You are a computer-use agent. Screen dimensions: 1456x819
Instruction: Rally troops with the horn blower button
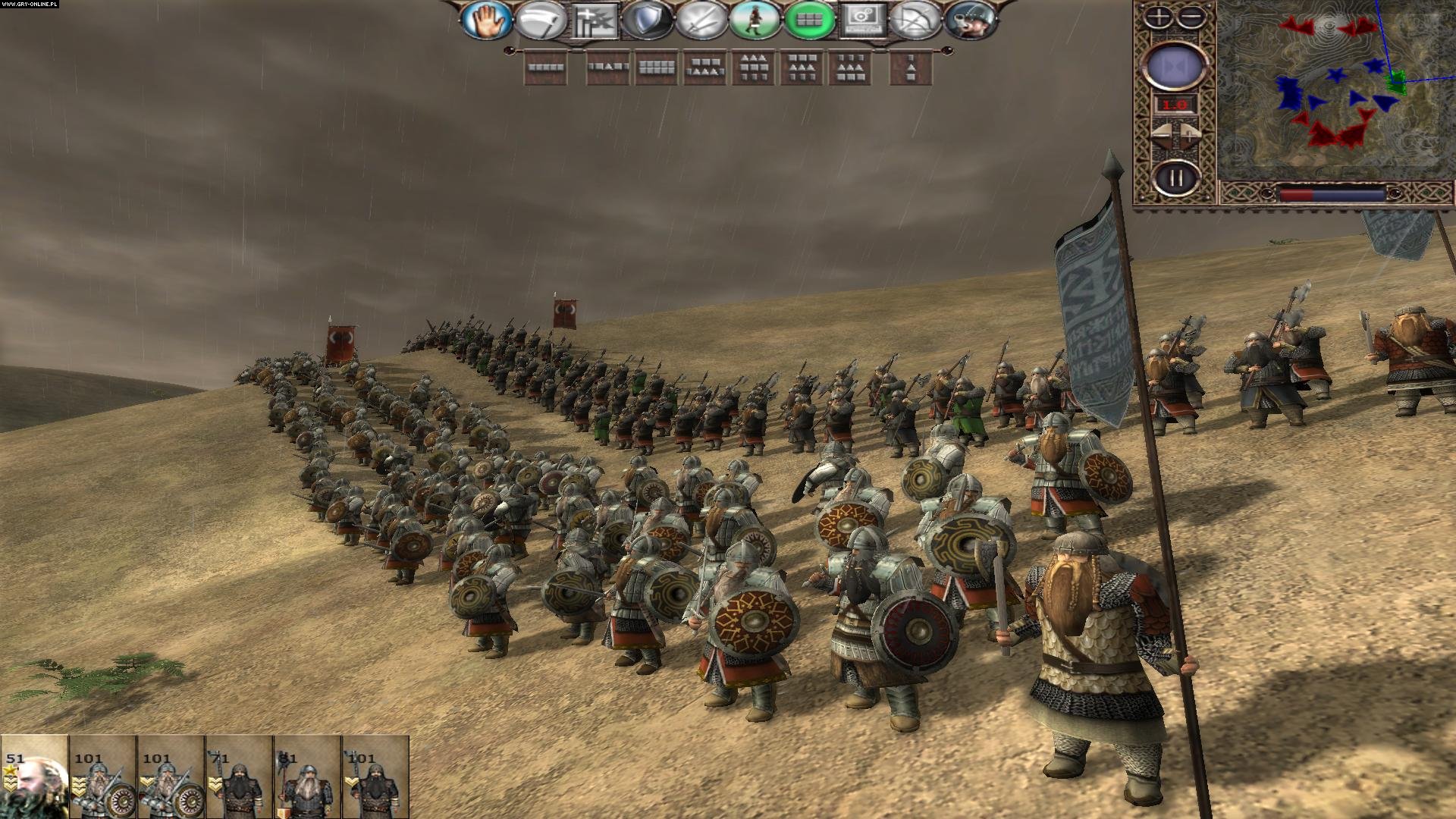pyautogui.click(x=969, y=20)
